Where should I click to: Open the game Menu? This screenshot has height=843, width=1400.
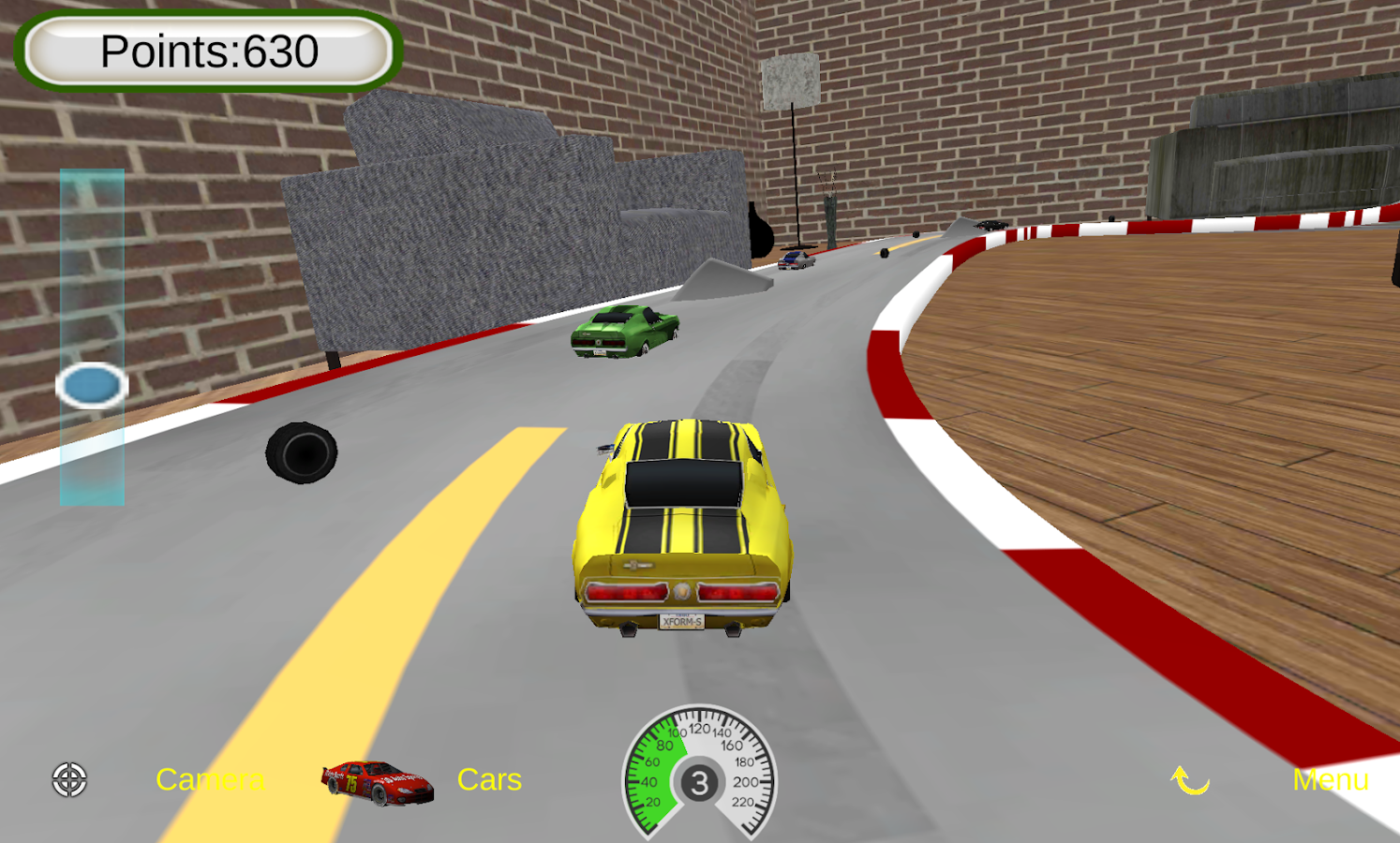point(1332,779)
